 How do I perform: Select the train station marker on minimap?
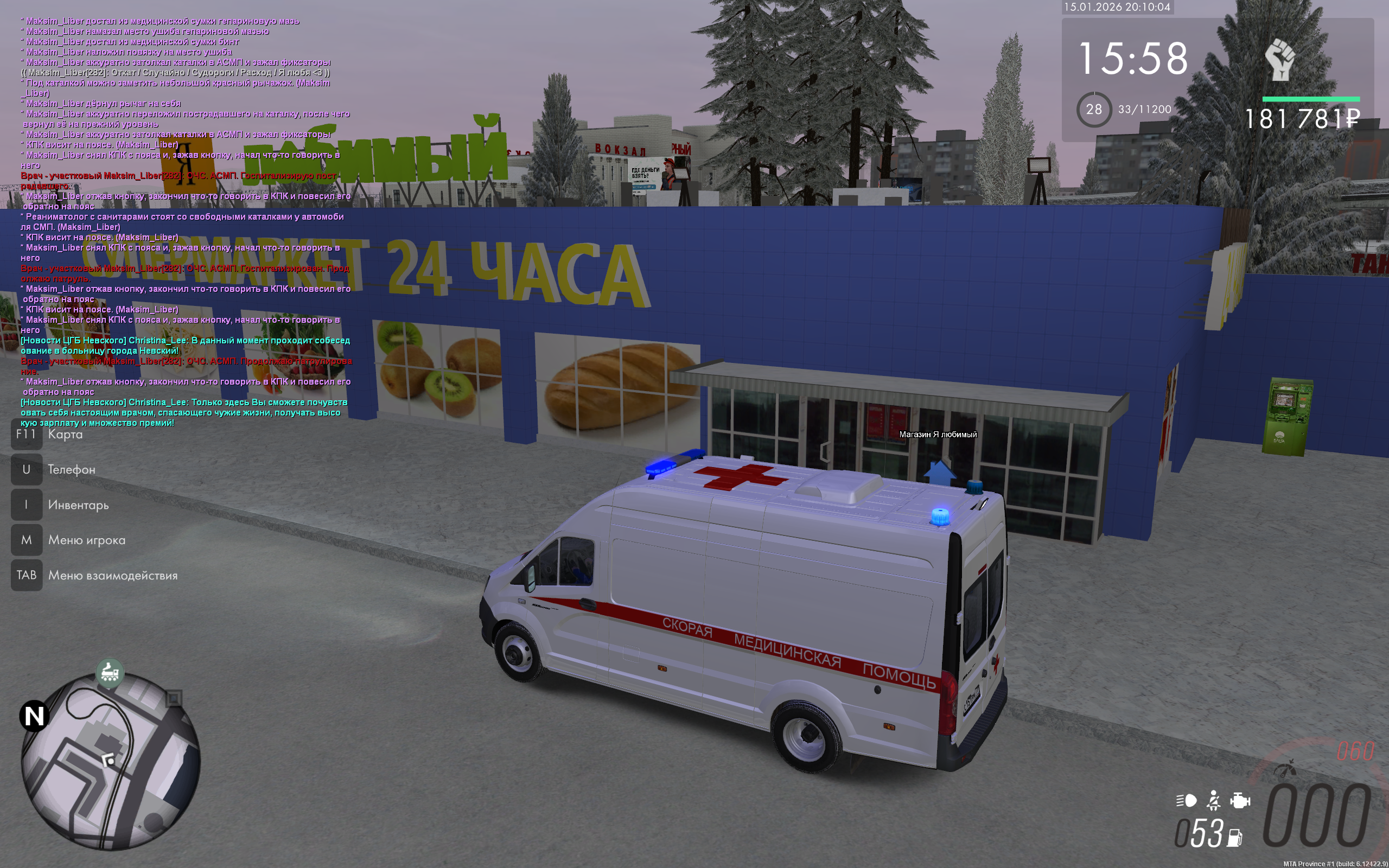[110, 672]
